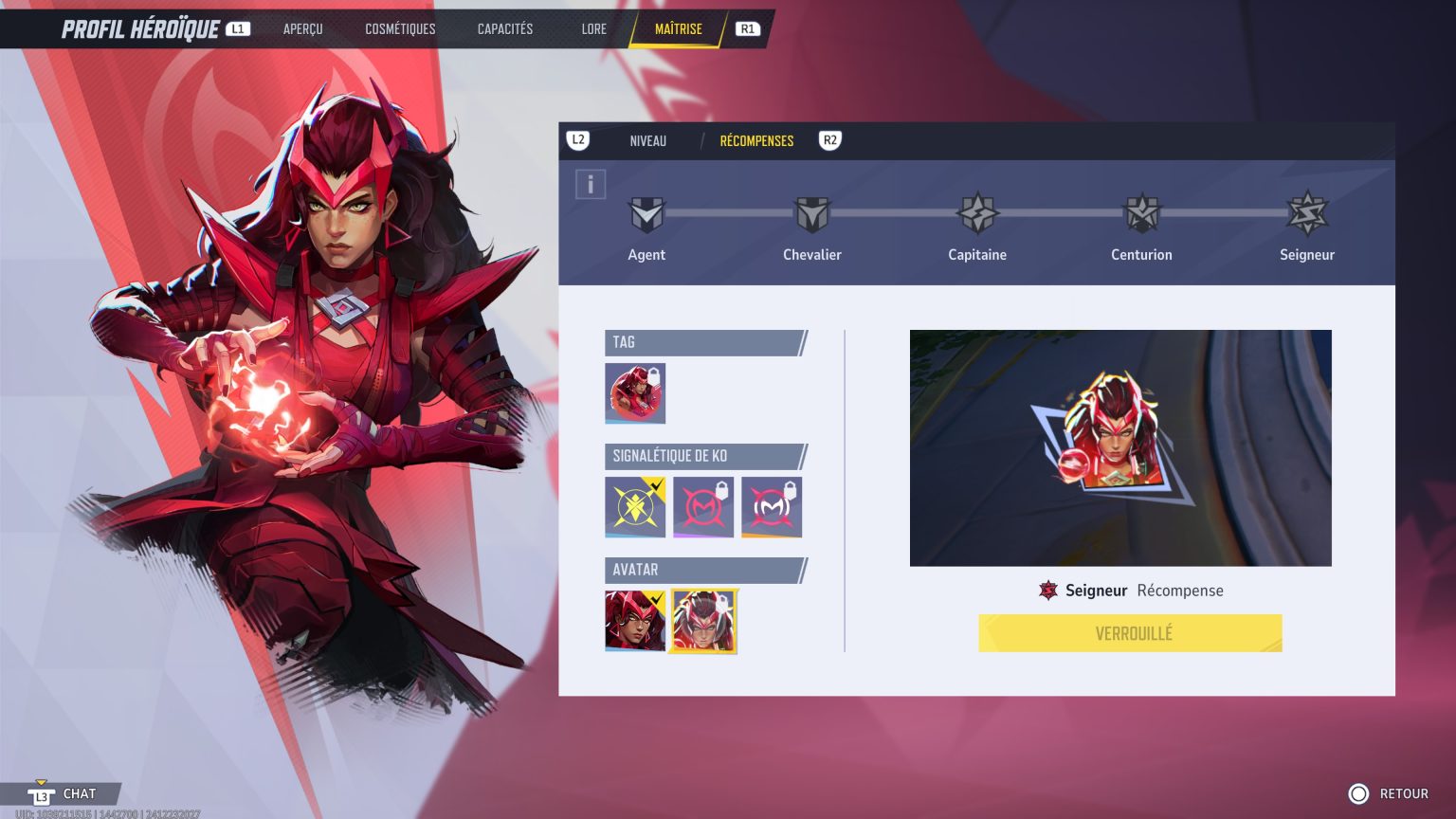Viewport: 1456px width, 819px height.
Task: Select the Chevalier mastery rank icon
Action: 812,216
